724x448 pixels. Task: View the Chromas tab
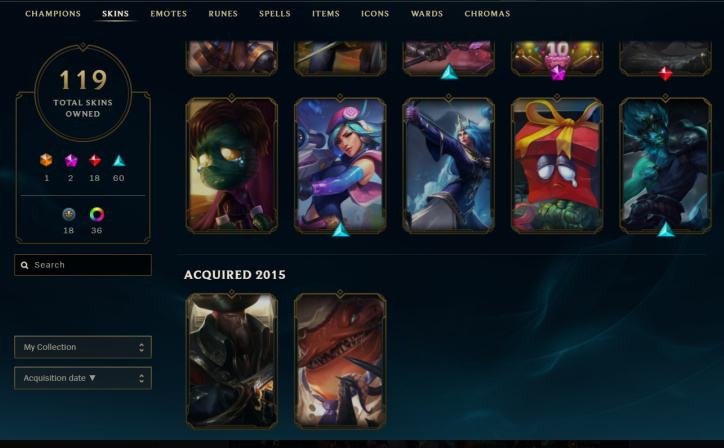(487, 14)
